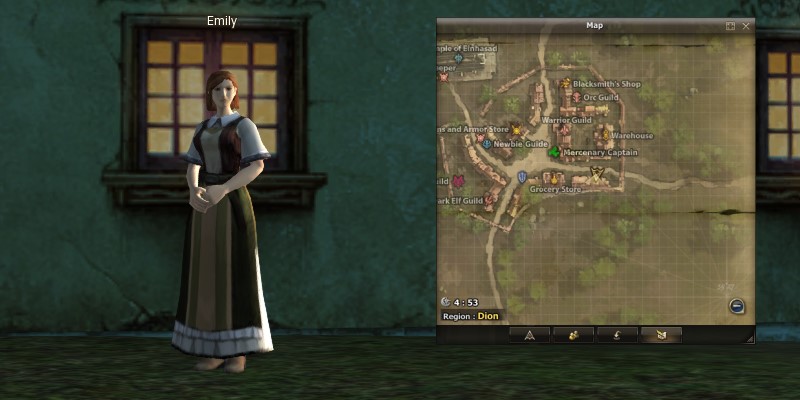This screenshot has height=400, width=800.
Task: Select the green Mercenary Captain marker
Action: (x=554, y=152)
